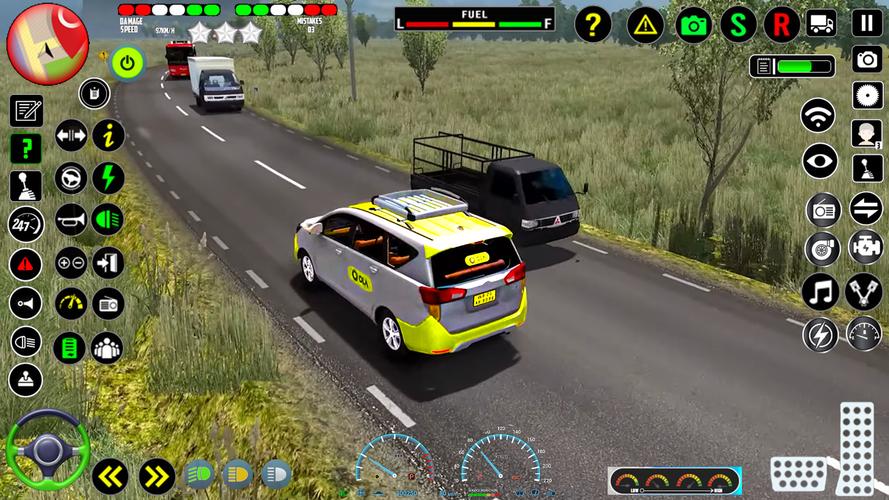889x500 pixels.
Task: Click the green camera icon
Action: 694,24
